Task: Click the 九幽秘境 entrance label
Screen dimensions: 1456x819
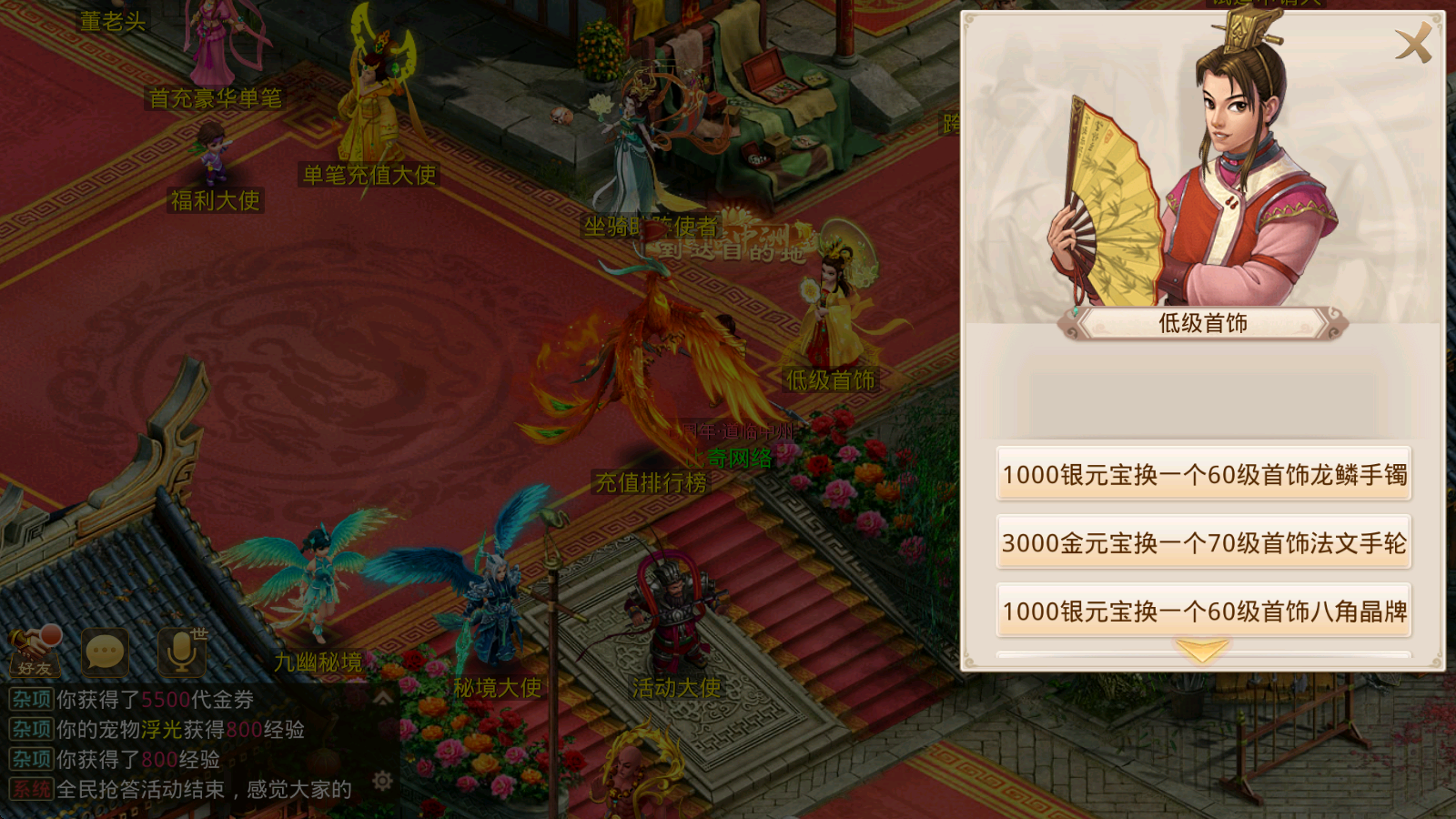Action: tap(318, 663)
